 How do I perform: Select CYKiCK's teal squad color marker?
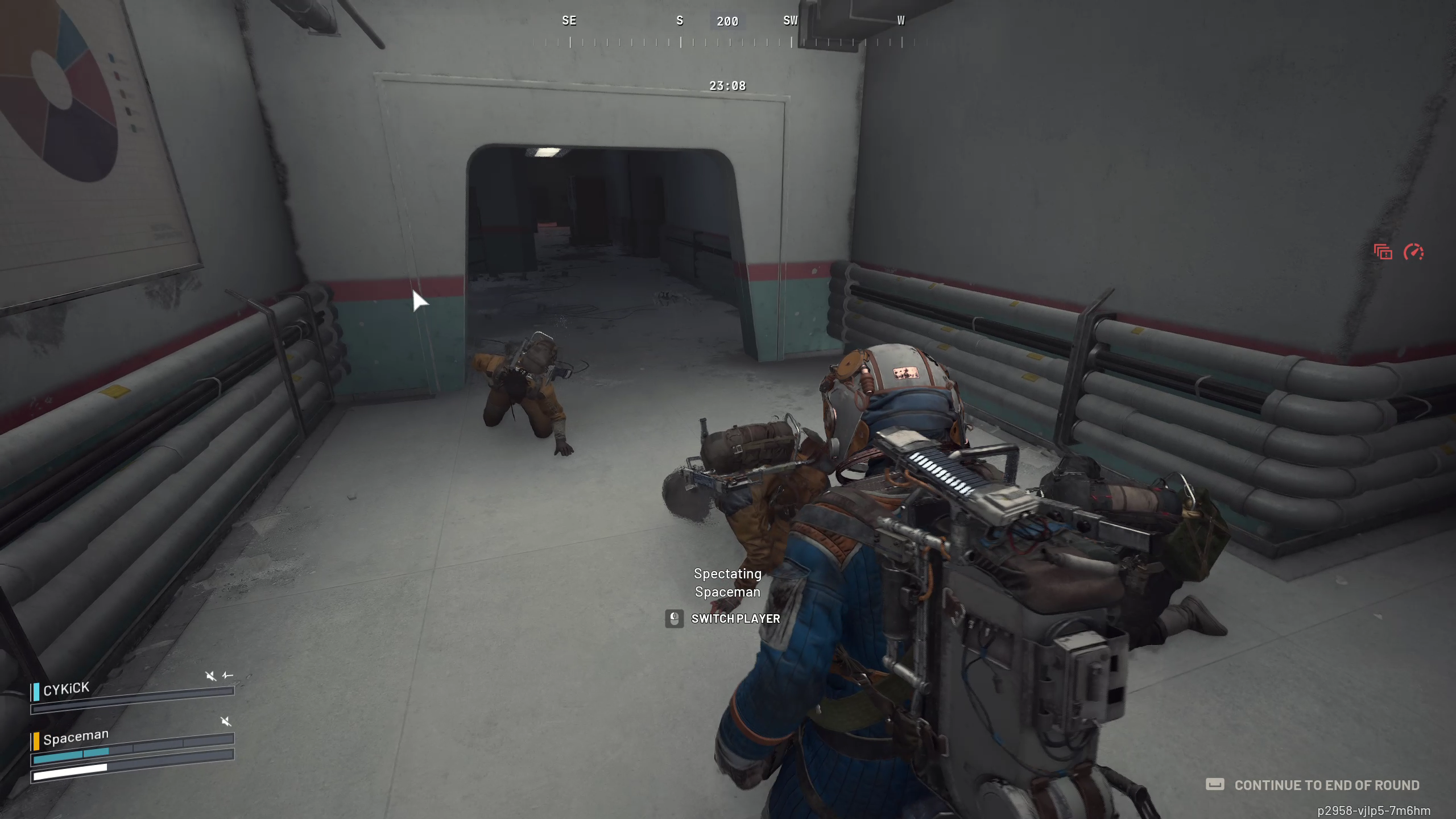point(36,692)
